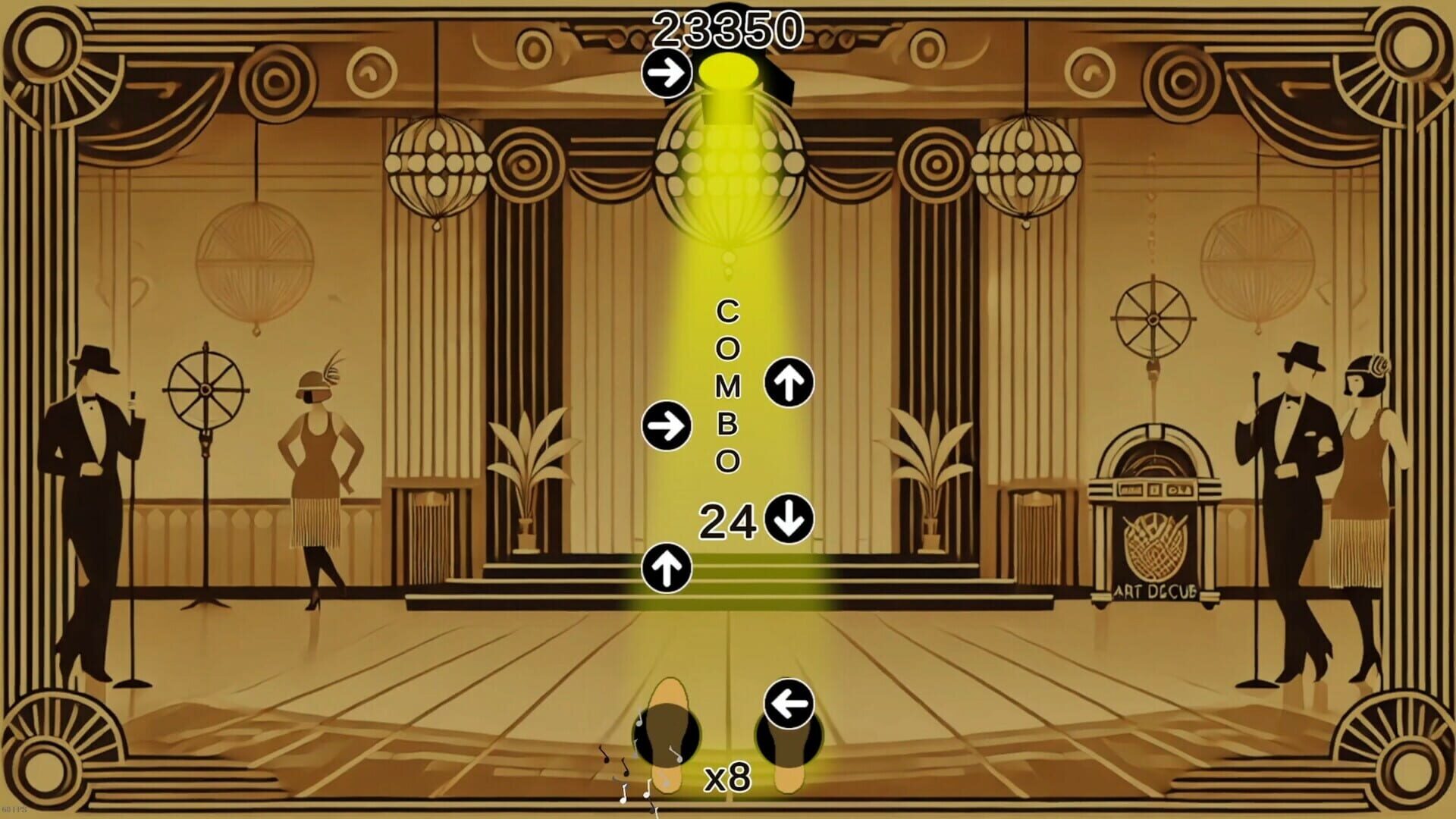This screenshot has height=819, width=1456.
Task: Expand the combo counter showing 24
Action: [x=729, y=521]
